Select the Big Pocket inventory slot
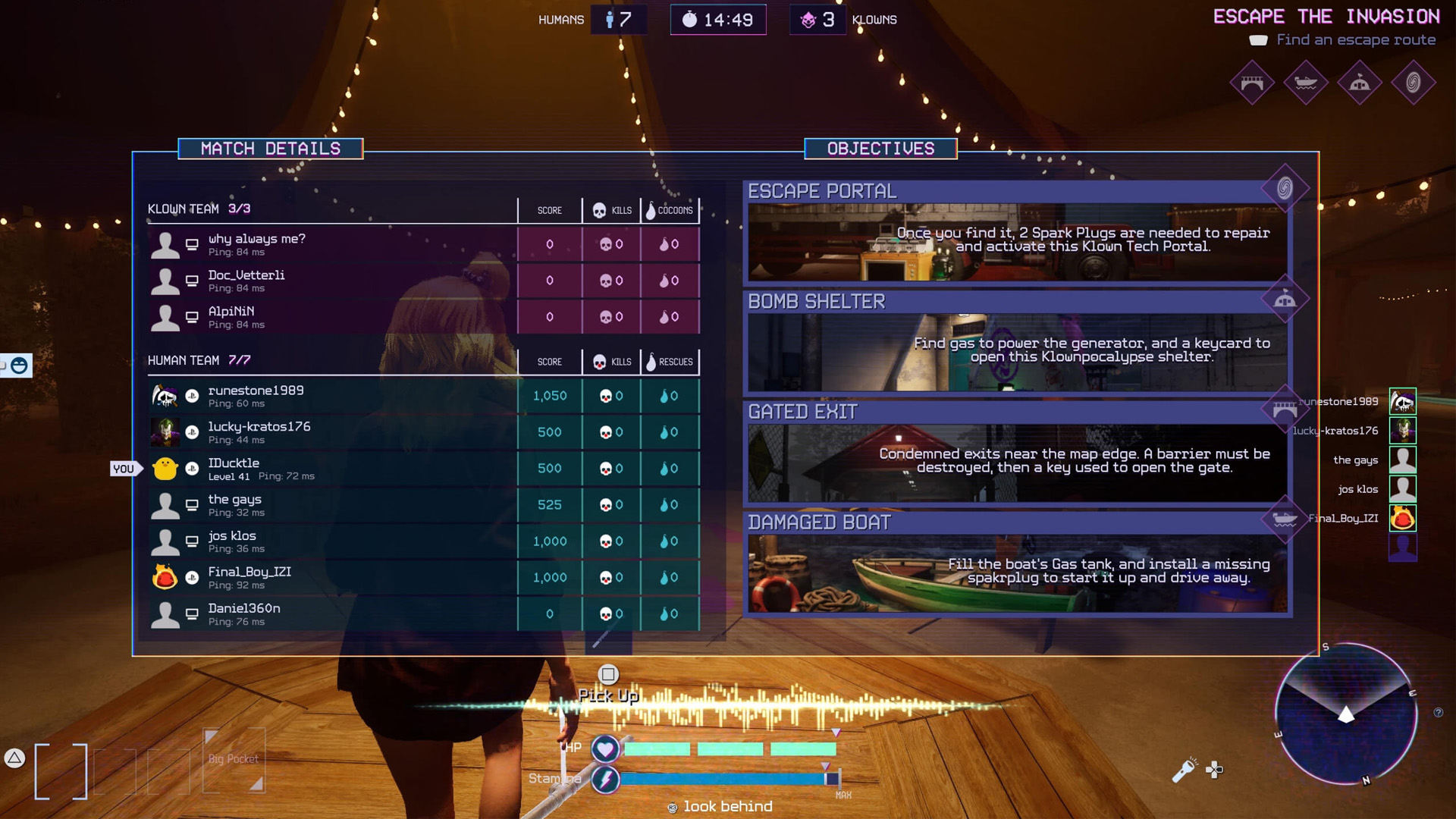Image resolution: width=1456 pixels, height=819 pixels. click(234, 760)
